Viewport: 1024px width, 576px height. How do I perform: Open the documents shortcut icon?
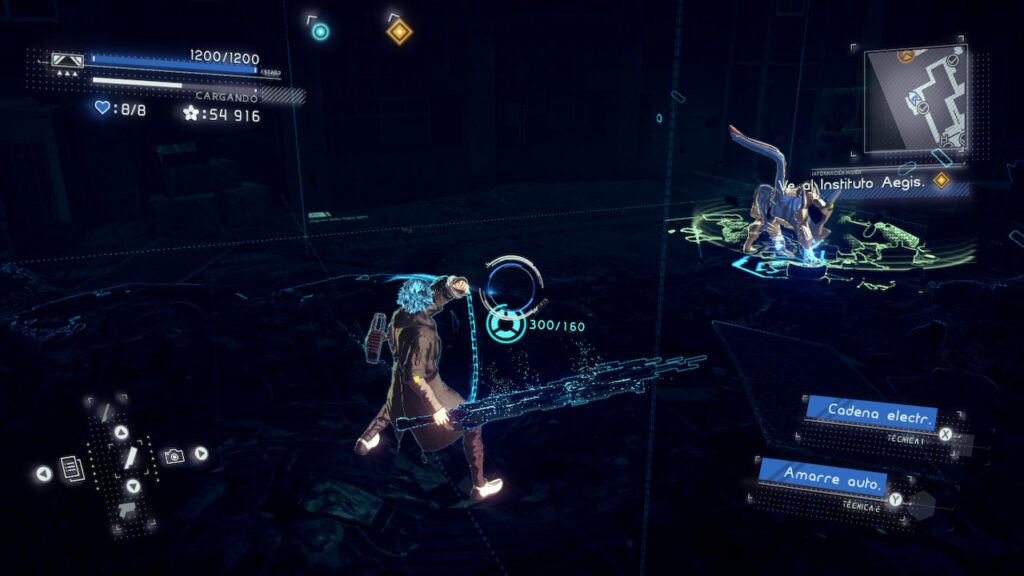pos(70,467)
